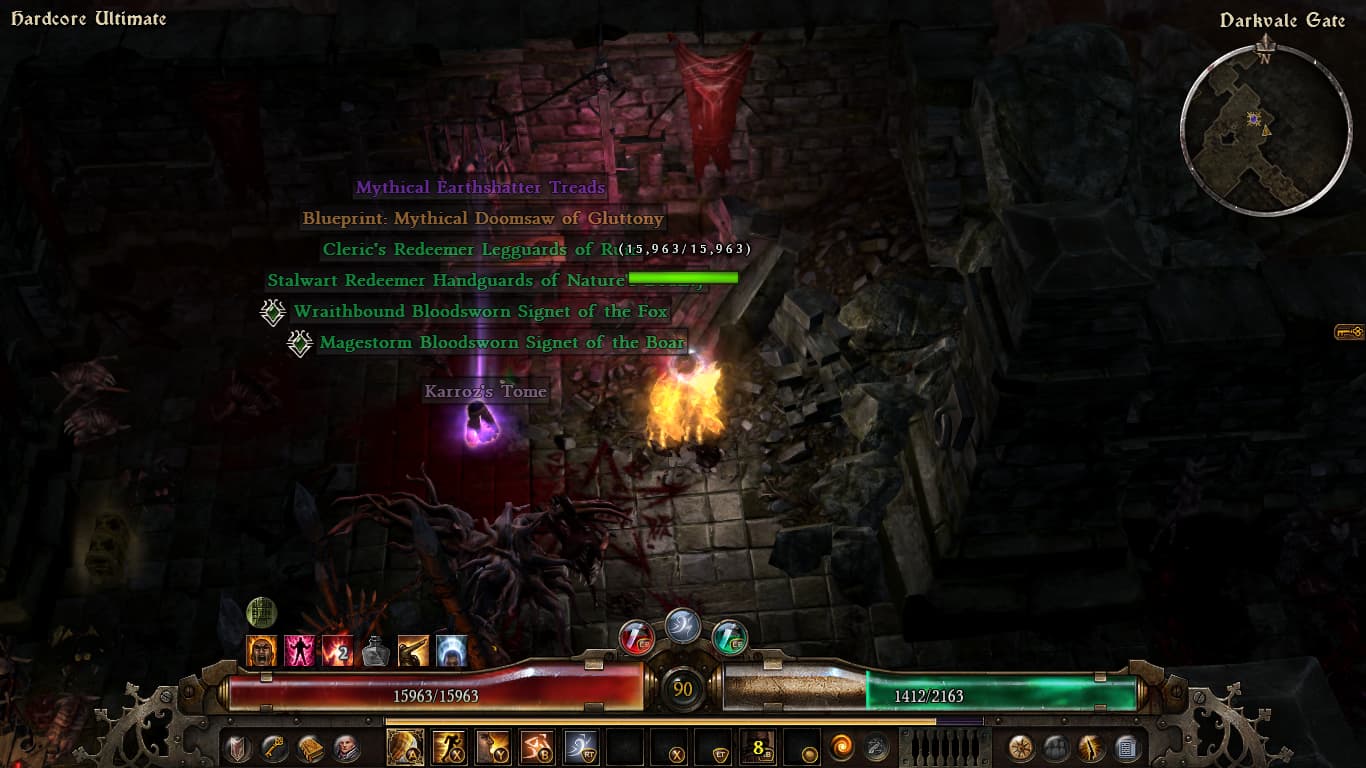The image size is (1366, 768).
Task: Open the golden key button
Action: 273,747
